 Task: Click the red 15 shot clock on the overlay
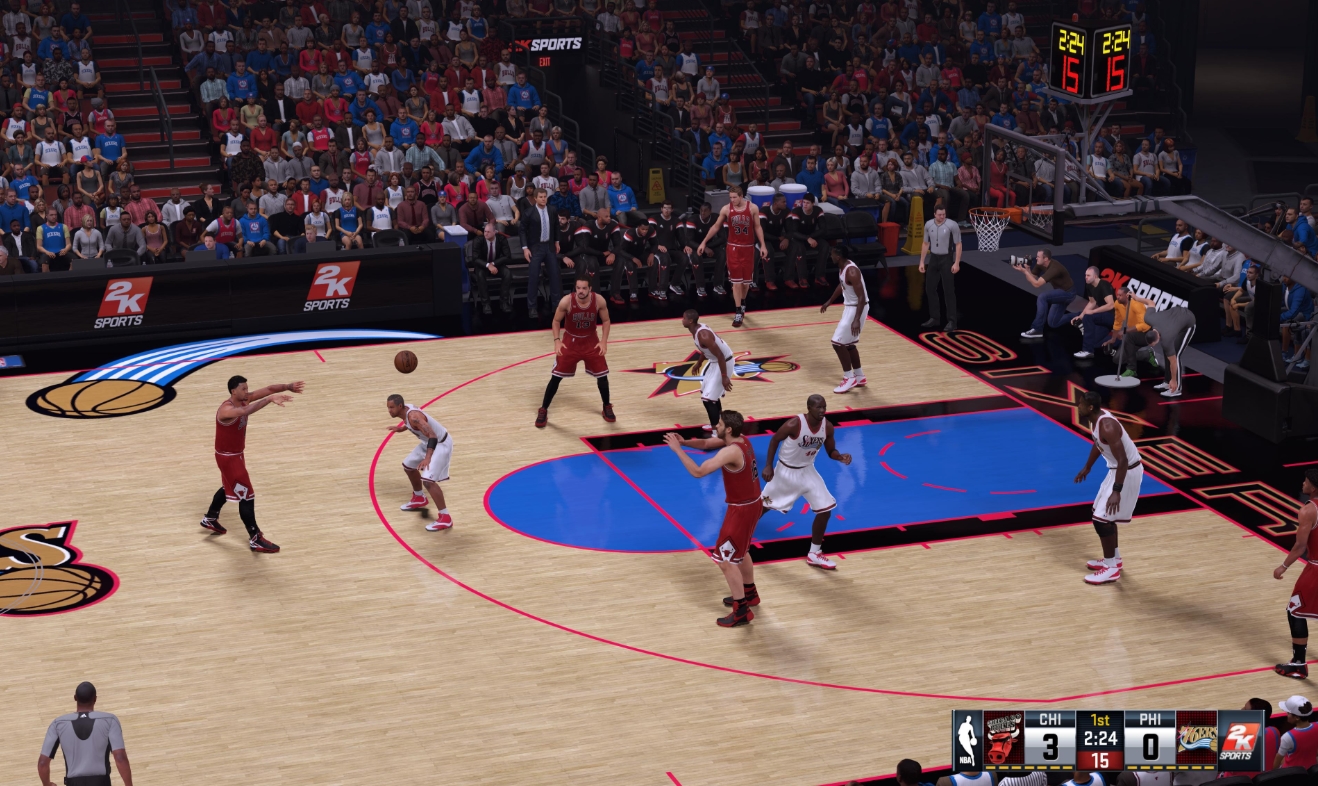(x=1100, y=760)
